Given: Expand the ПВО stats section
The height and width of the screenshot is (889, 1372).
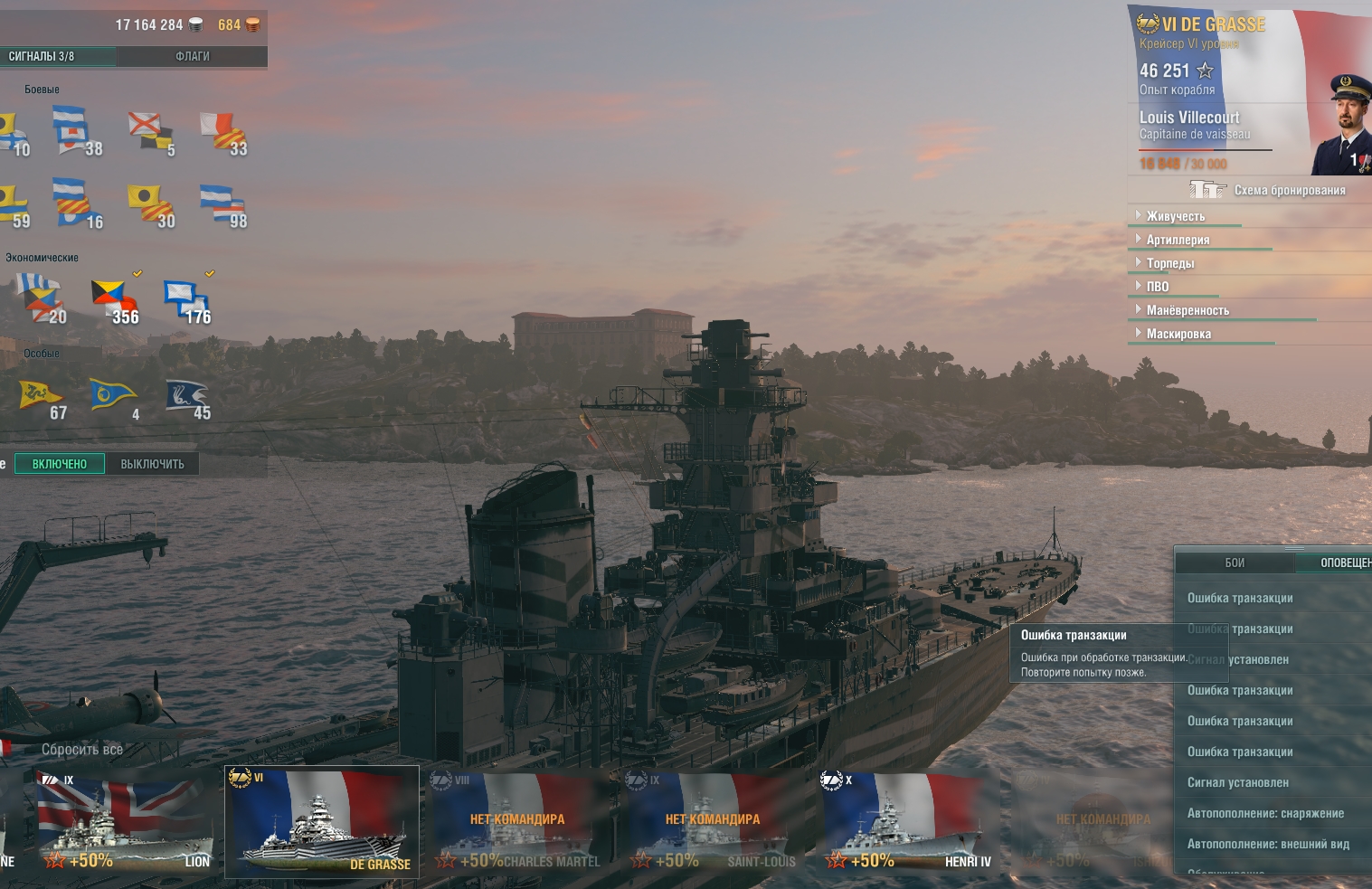Looking at the screenshot, I should click(1158, 287).
